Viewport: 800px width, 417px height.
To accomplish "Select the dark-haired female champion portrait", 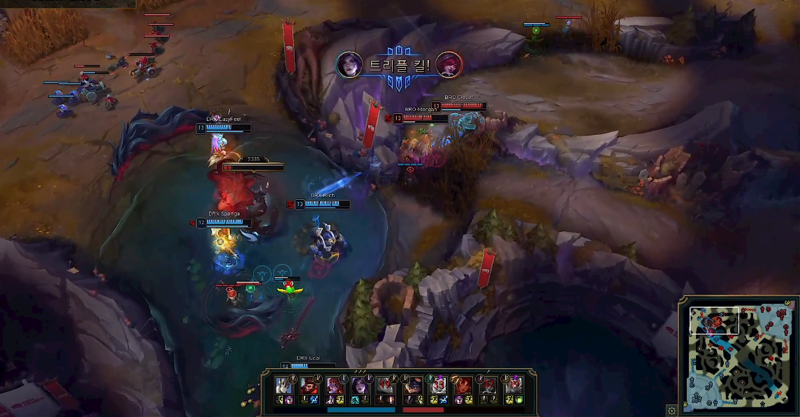I will [361, 385].
